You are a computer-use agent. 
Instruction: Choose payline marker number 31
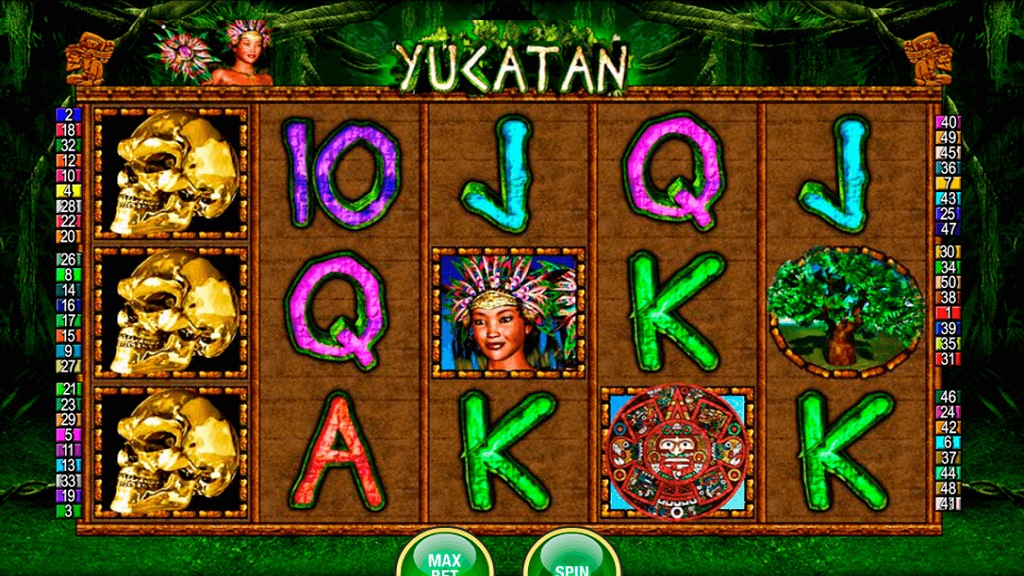[947, 359]
